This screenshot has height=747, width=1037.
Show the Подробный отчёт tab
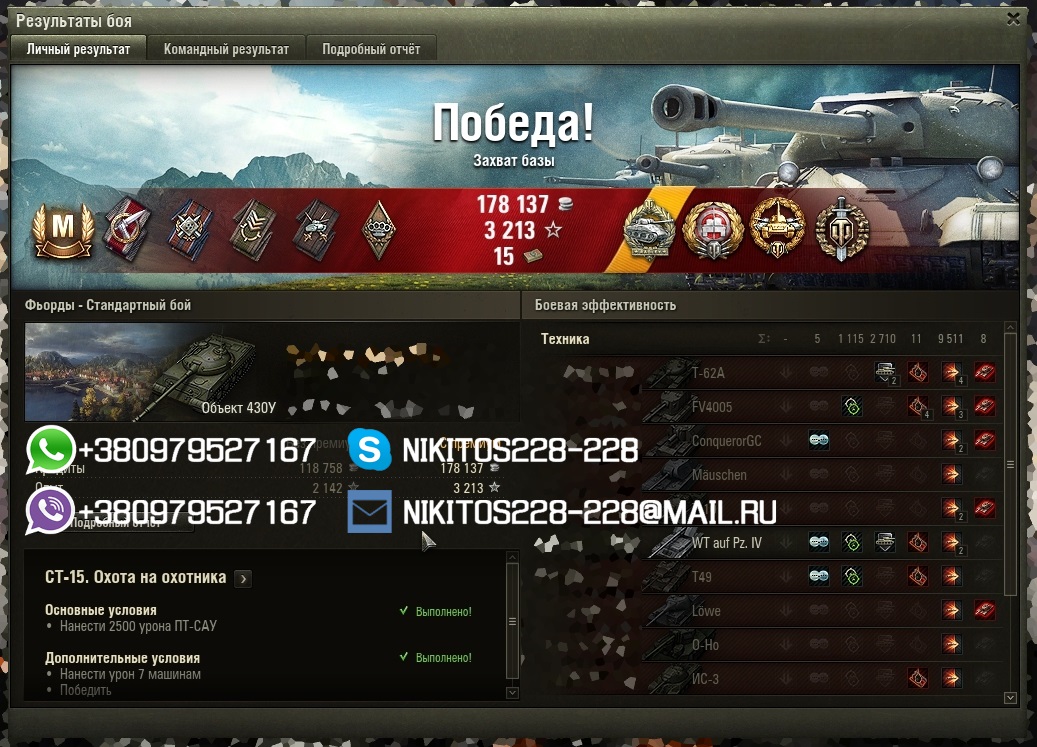[x=371, y=49]
